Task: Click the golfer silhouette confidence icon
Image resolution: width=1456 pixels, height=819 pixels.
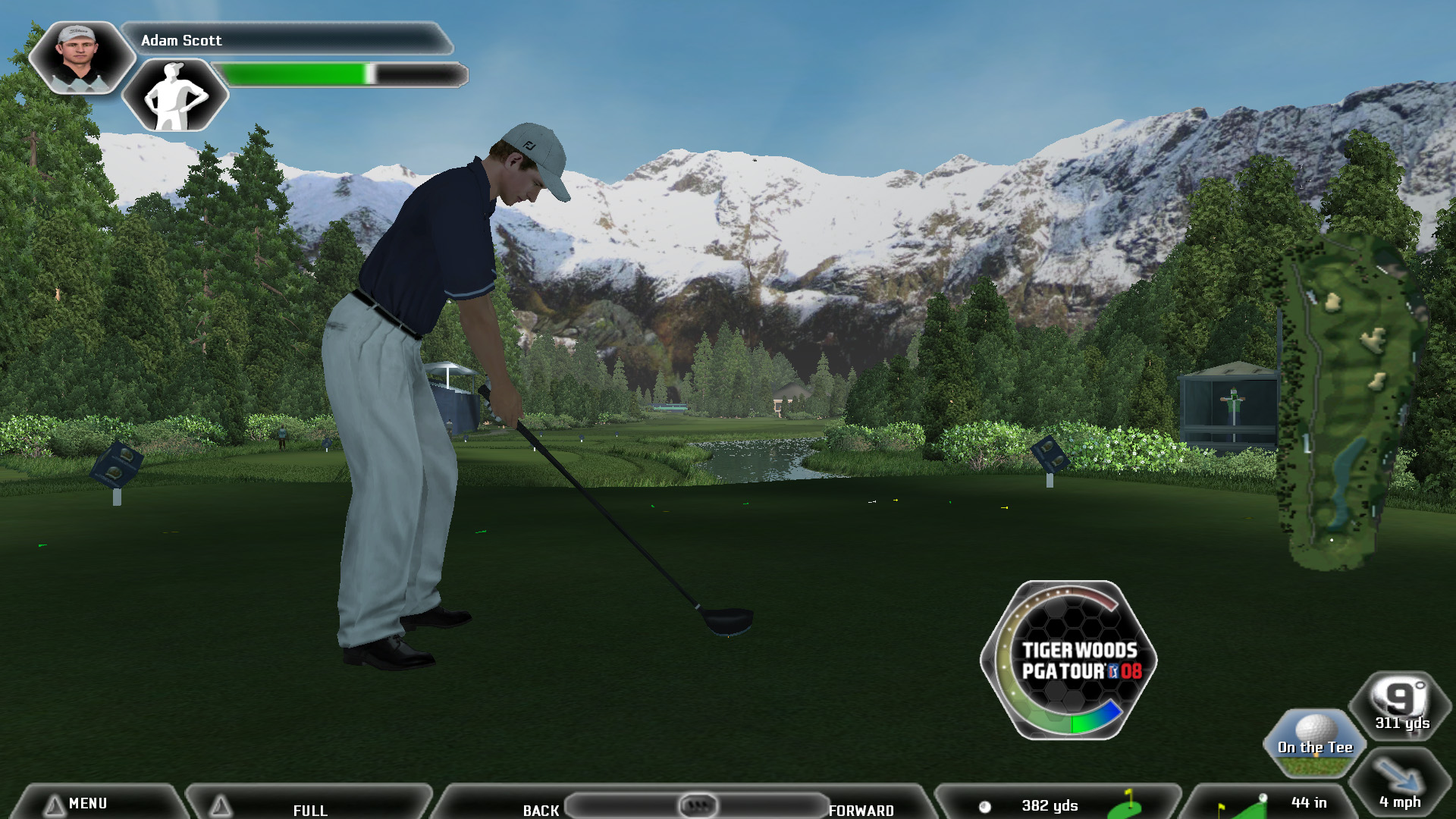Action: coord(175,96)
